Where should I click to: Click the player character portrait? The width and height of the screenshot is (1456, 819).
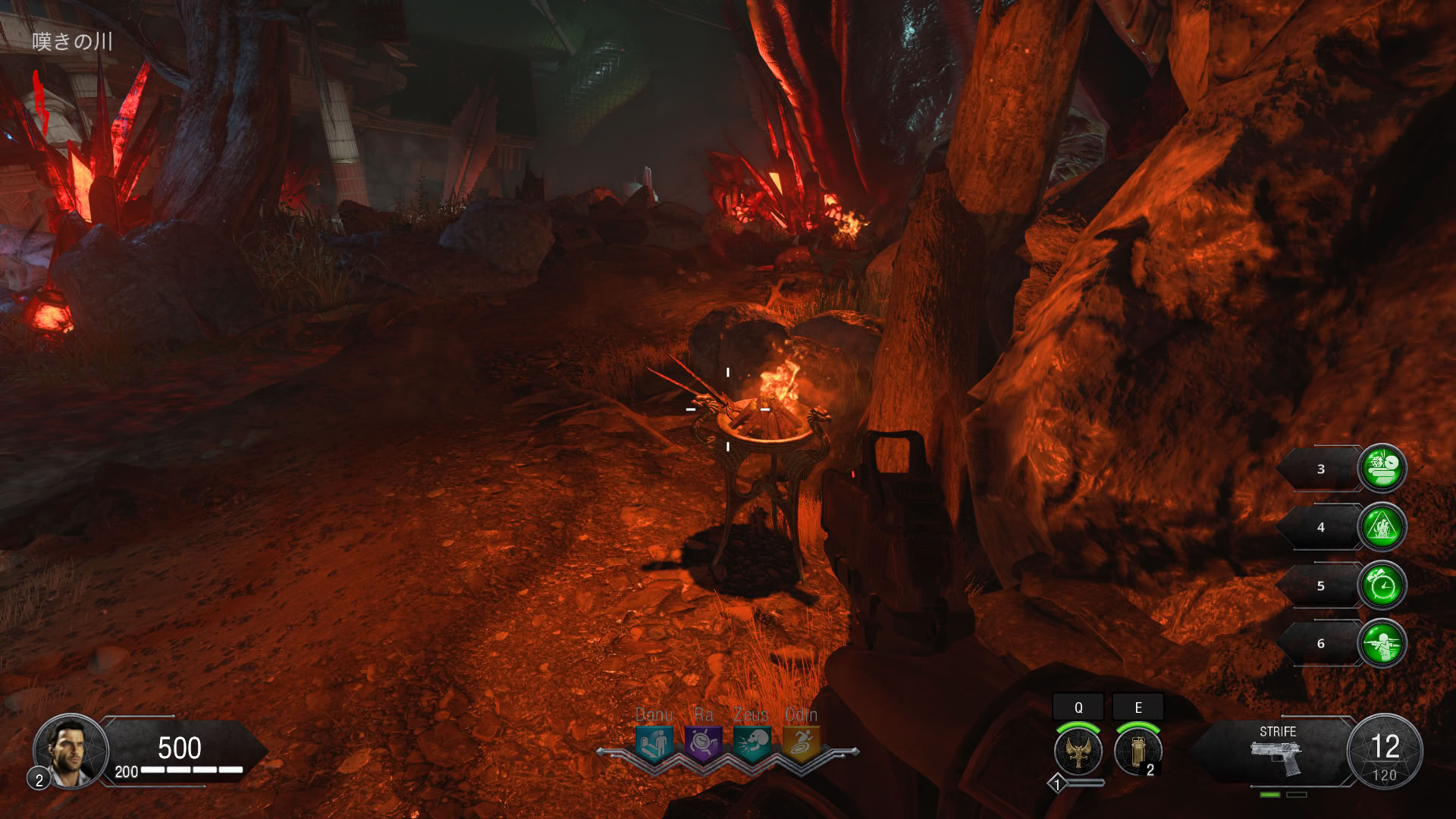click(71, 751)
